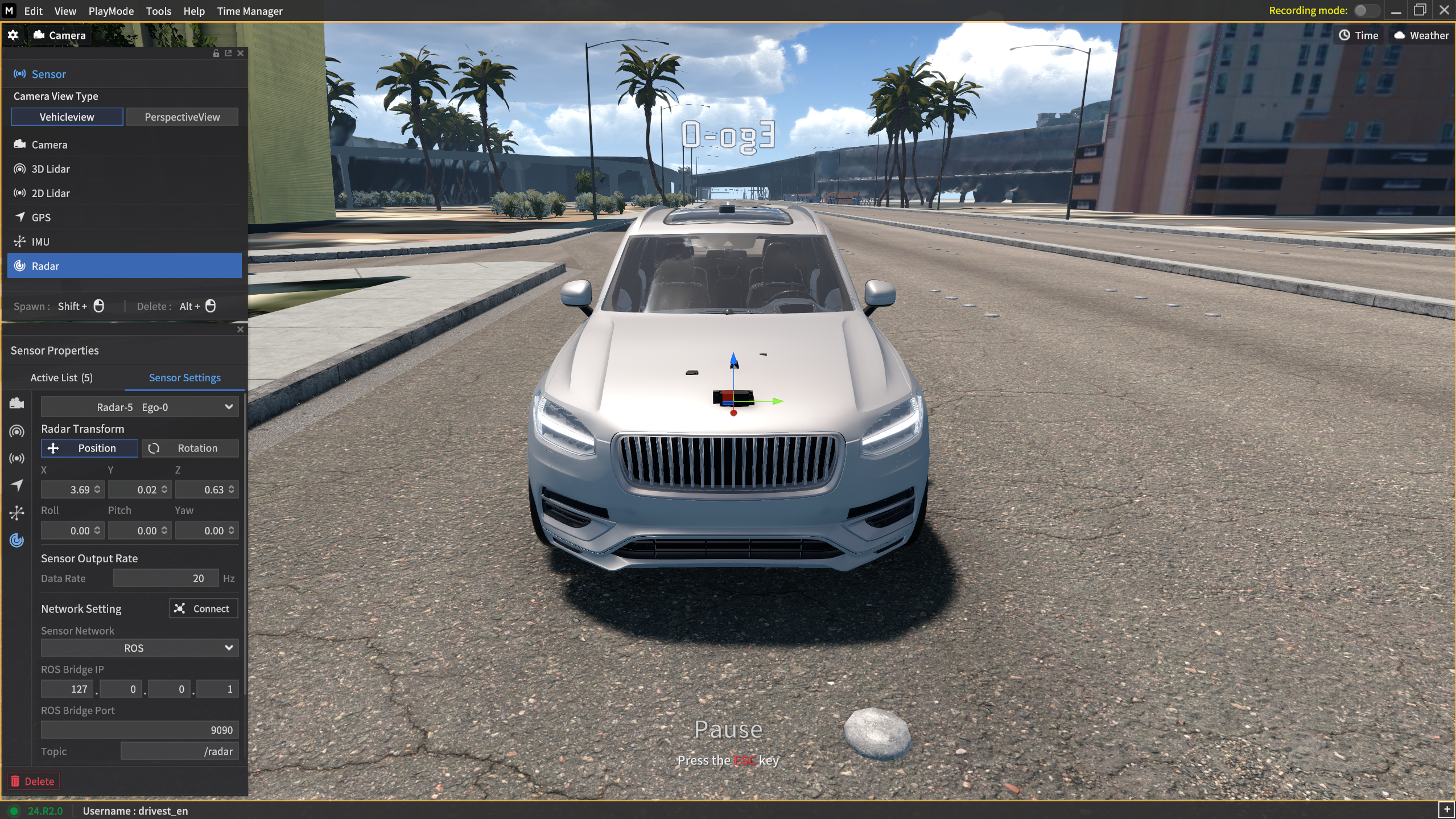The image size is (1456, 819).
Task: Click the Connect network button
Action: [203, 608]
